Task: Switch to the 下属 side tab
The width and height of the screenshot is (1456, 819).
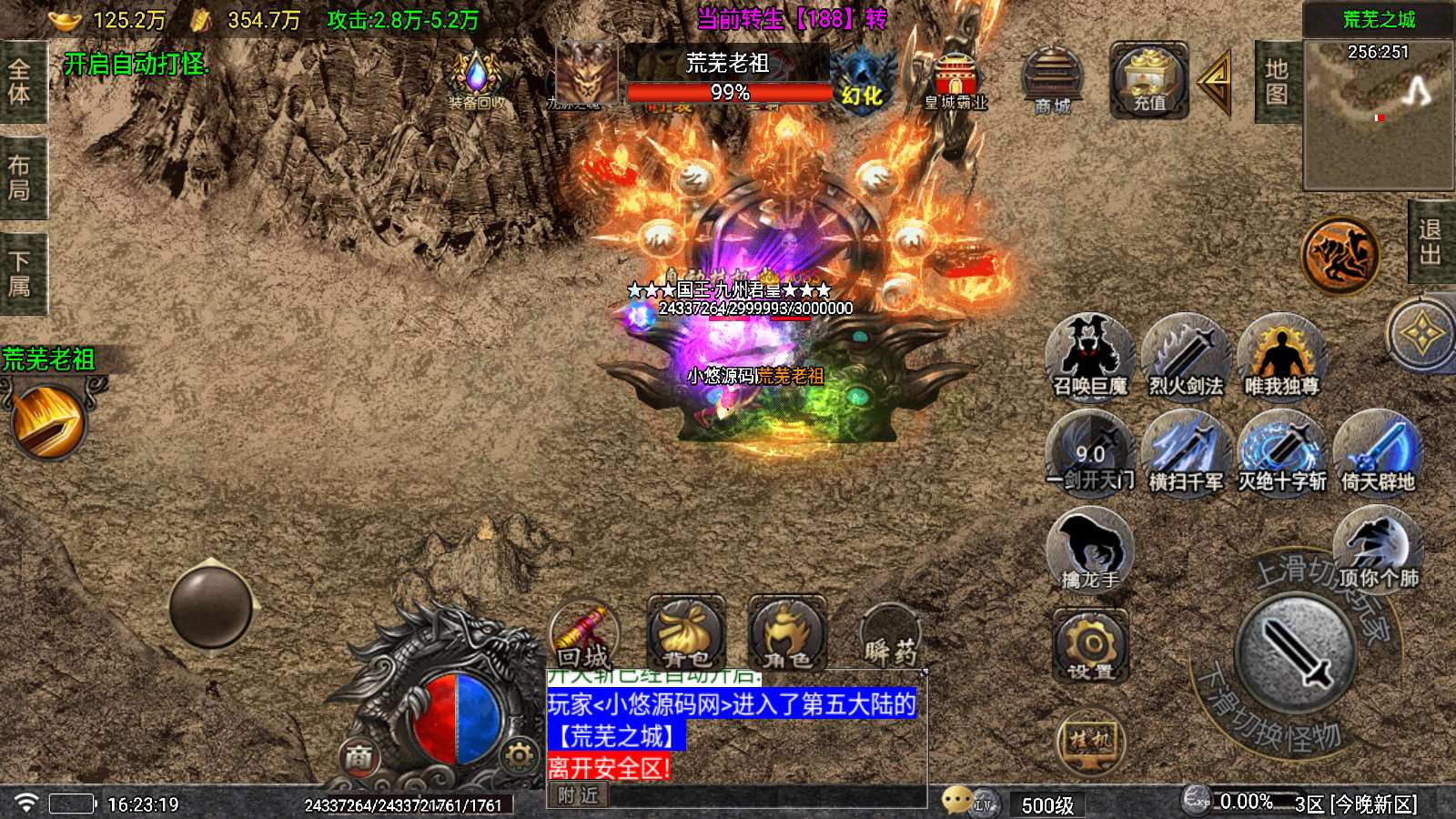Action: [x=20, y=274]
